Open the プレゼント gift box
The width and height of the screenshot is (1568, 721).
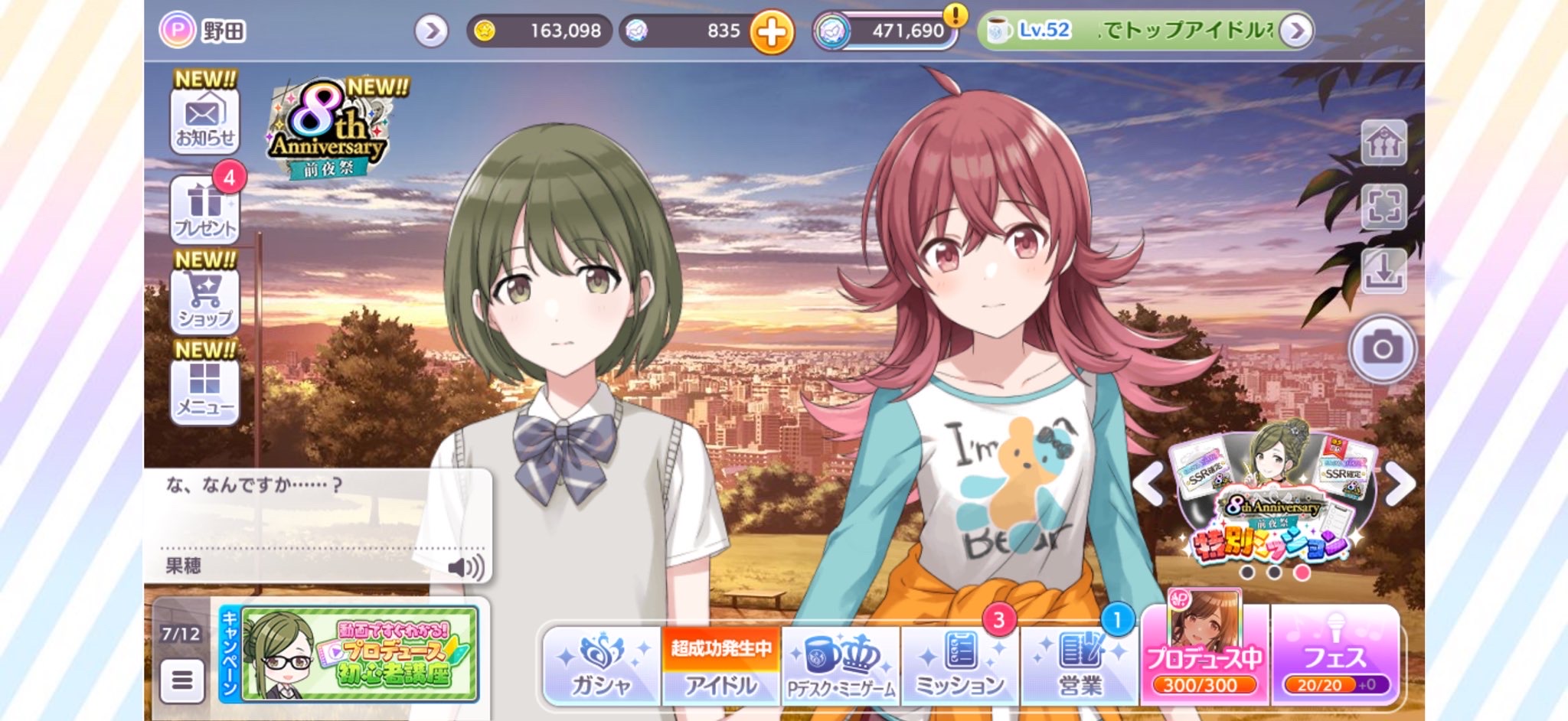click(204, 209)
